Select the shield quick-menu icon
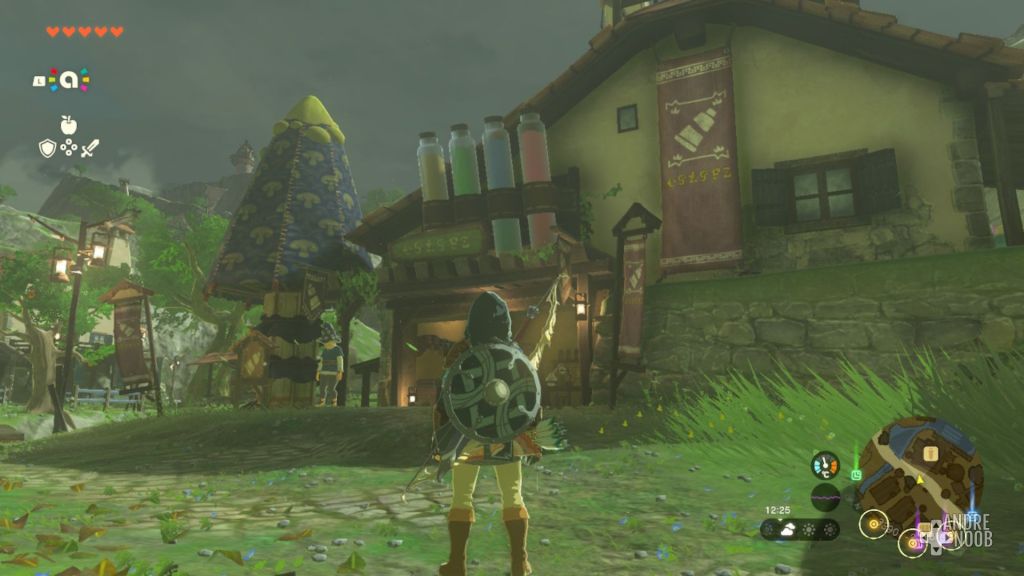The image size is (1024, 576). (47, 148)
